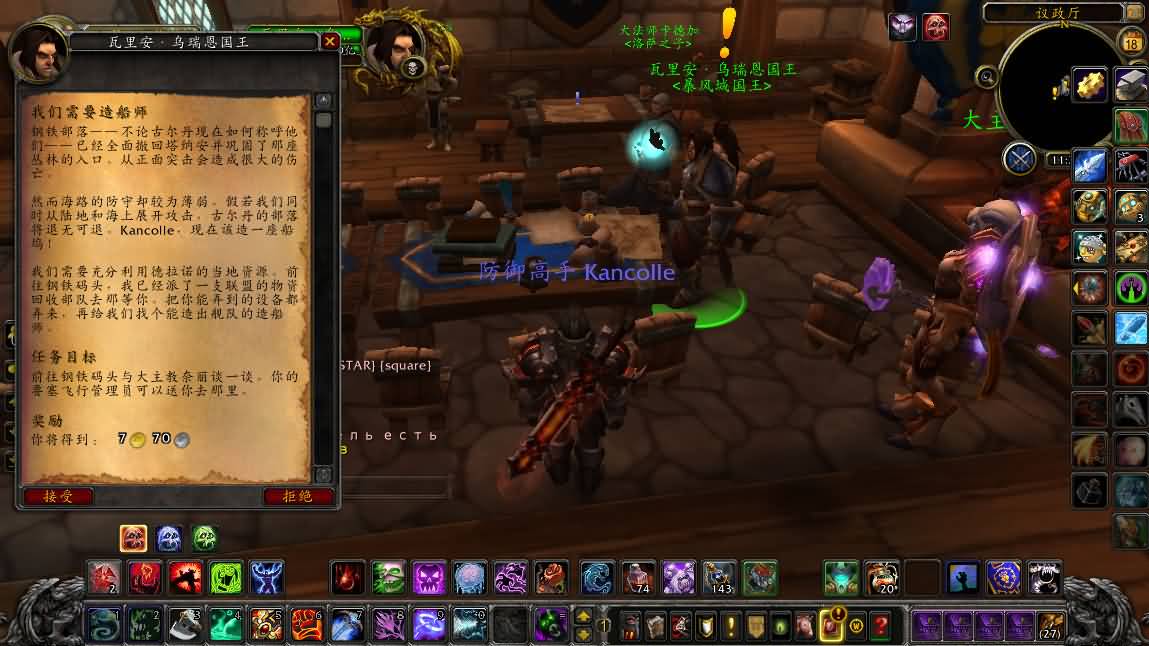Click the quest text scrollbar down arrow

point(323,475)
